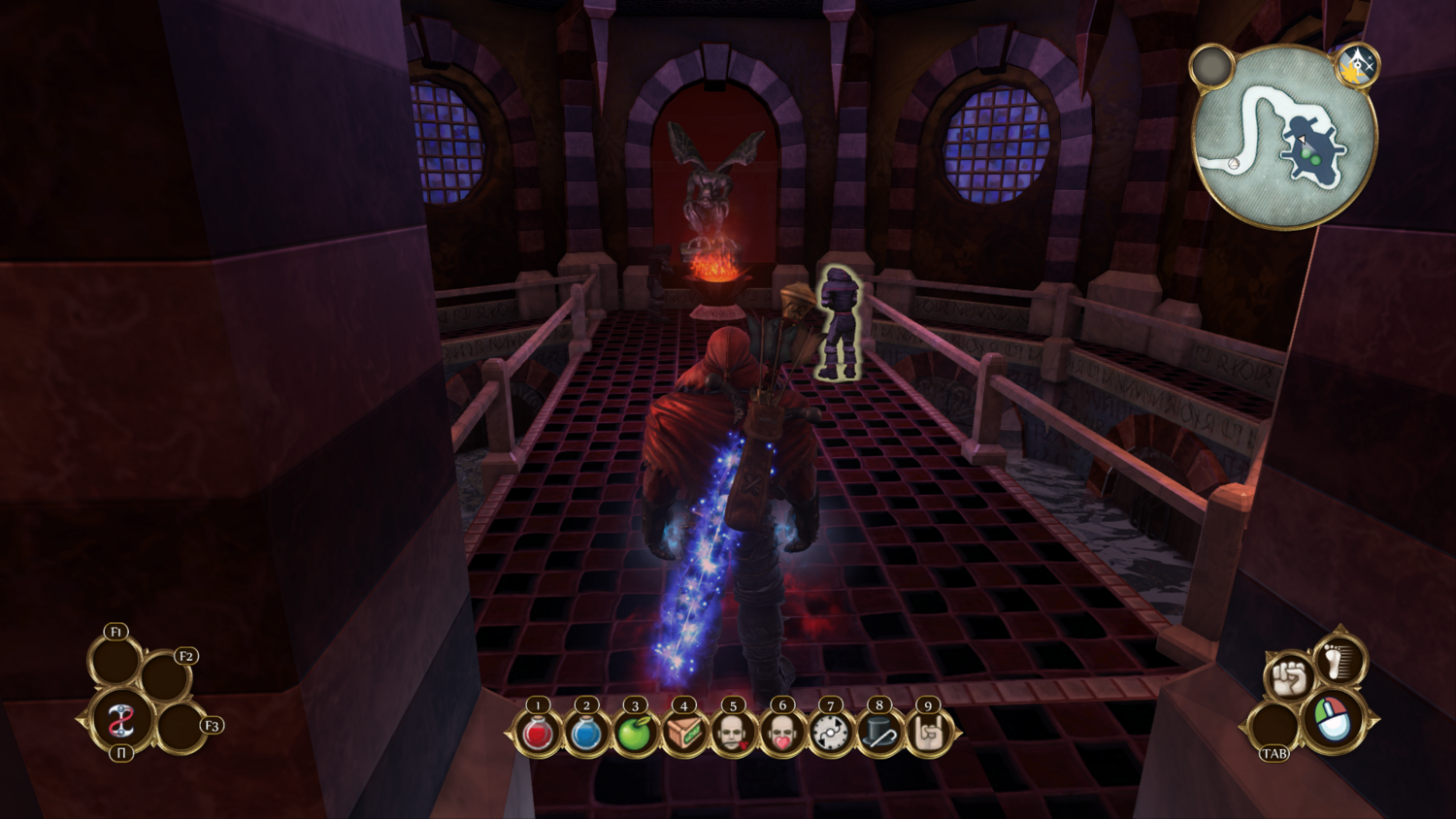
Task: Click the empty grey orb beside the minimap
Action: [x=1212, y=66]
